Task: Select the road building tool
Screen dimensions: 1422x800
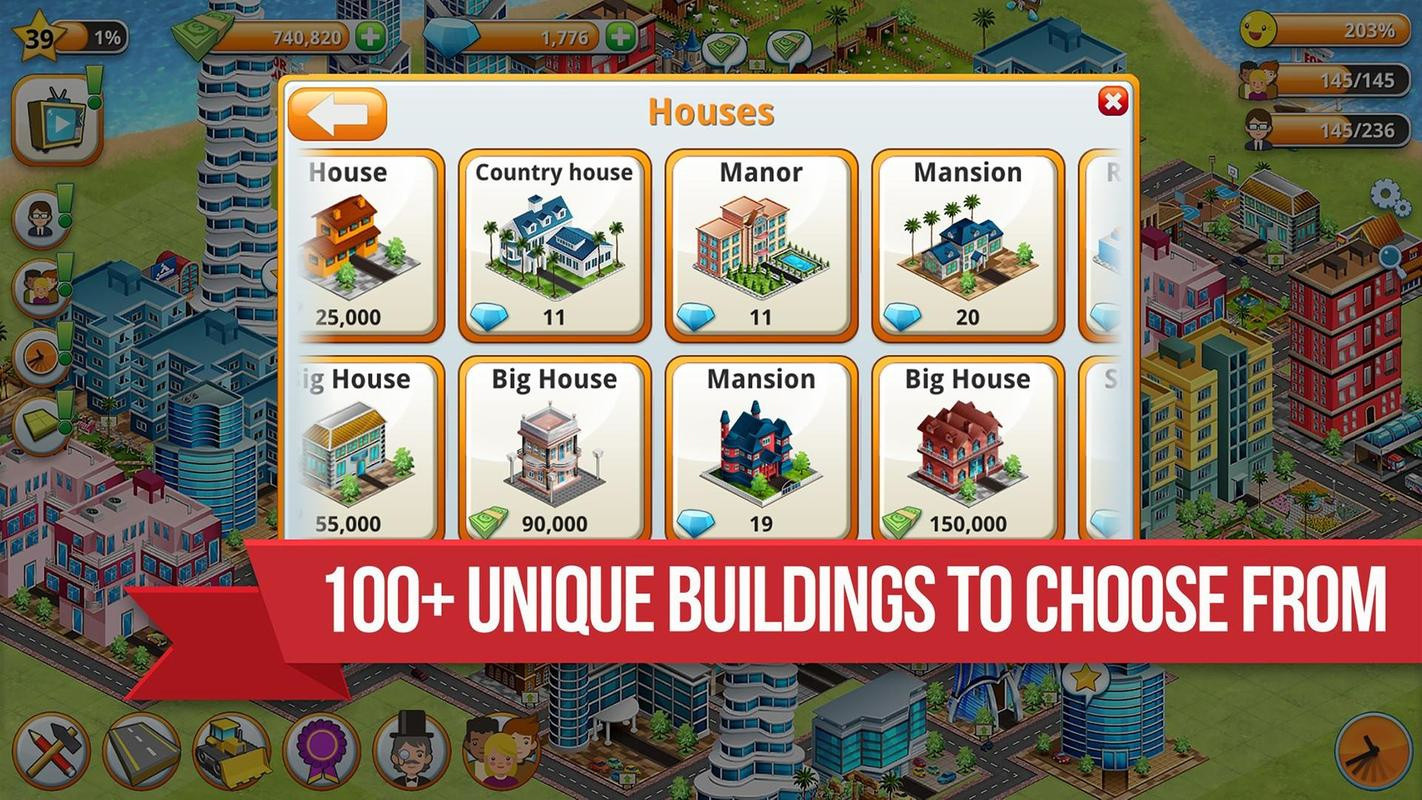Action: [141, 750]
